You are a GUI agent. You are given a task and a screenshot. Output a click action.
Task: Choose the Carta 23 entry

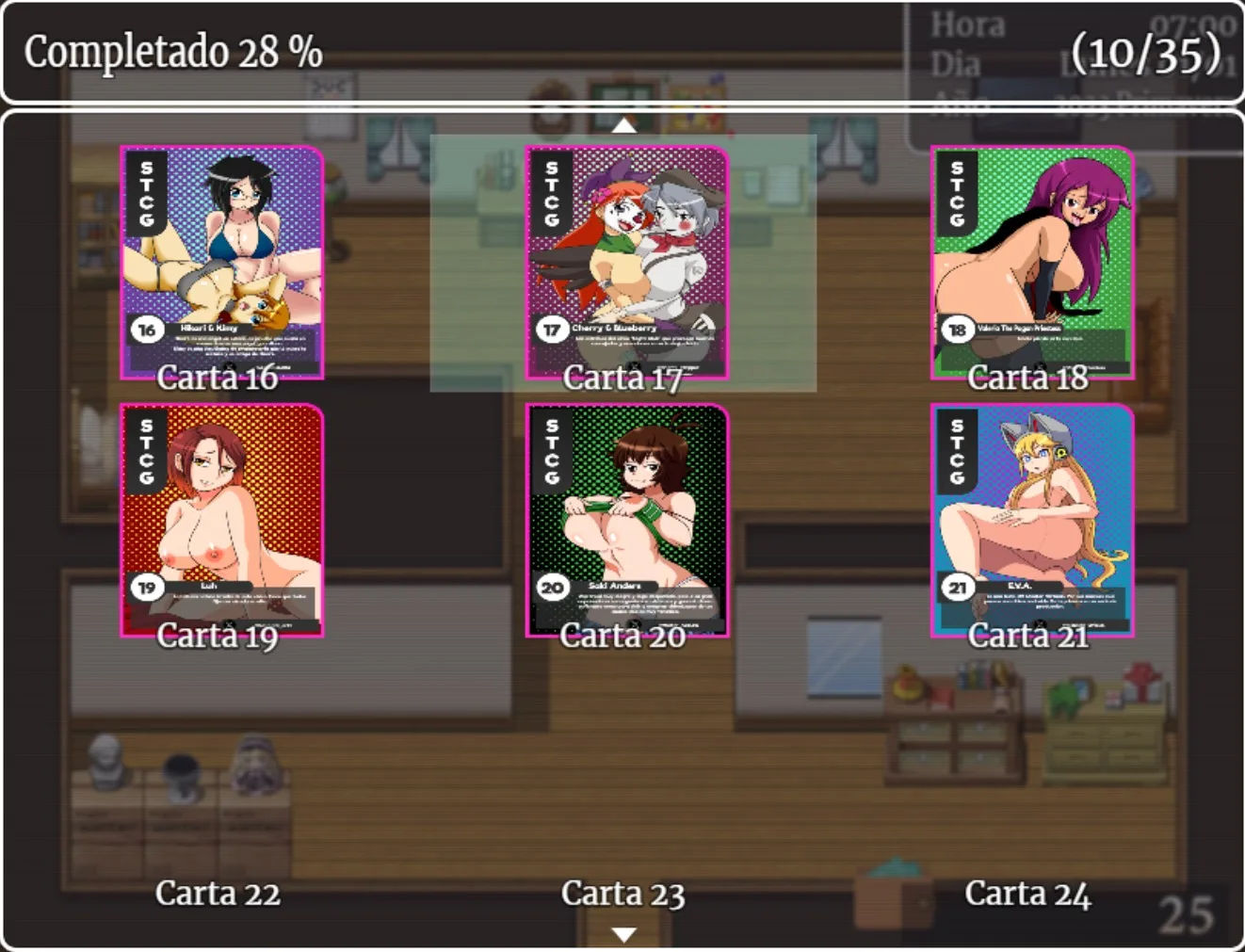(622, 893)
